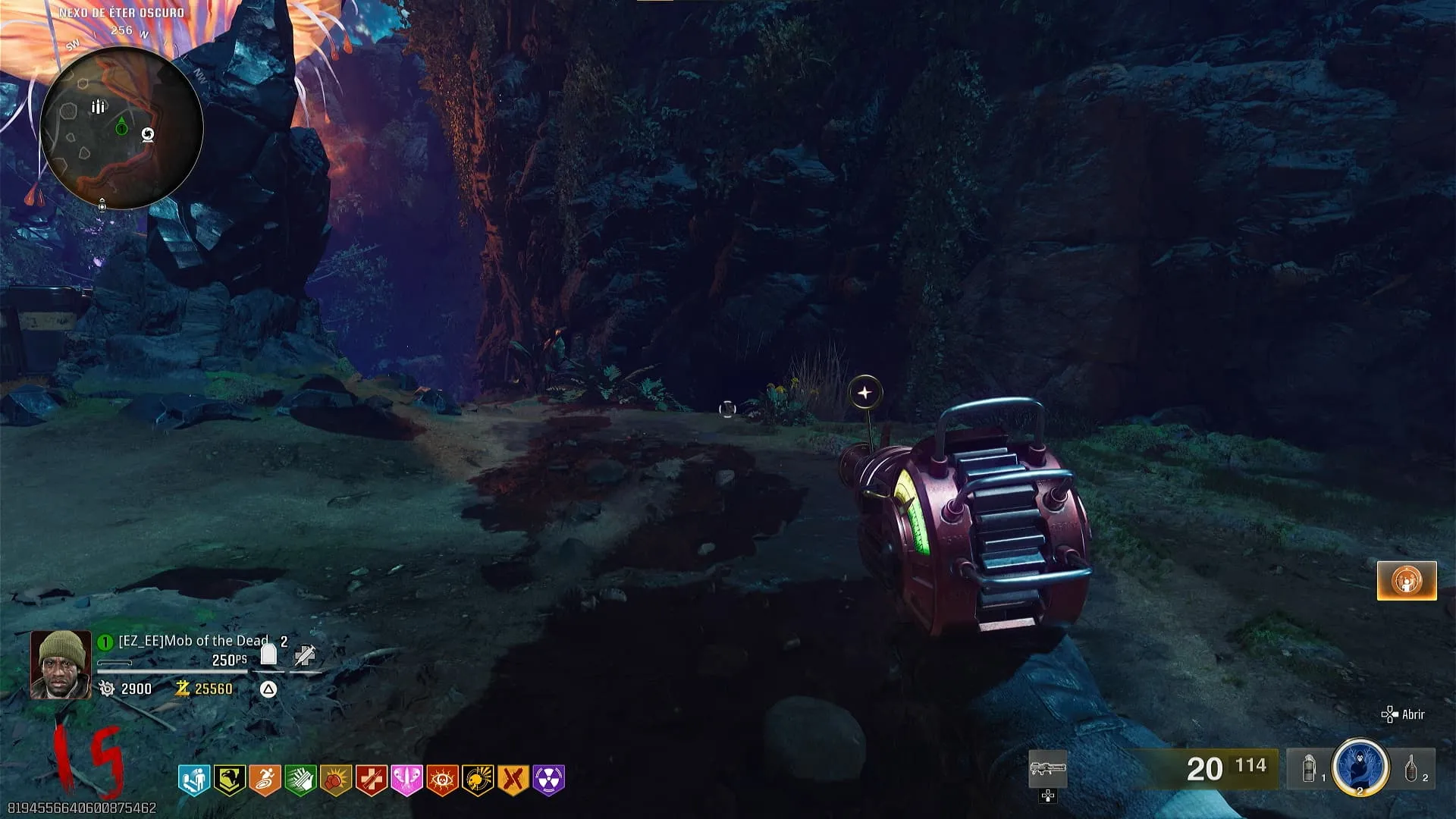Activate the blue hooded figure field upgrade
The image size is (1456, 819).
click(1360, 767)
